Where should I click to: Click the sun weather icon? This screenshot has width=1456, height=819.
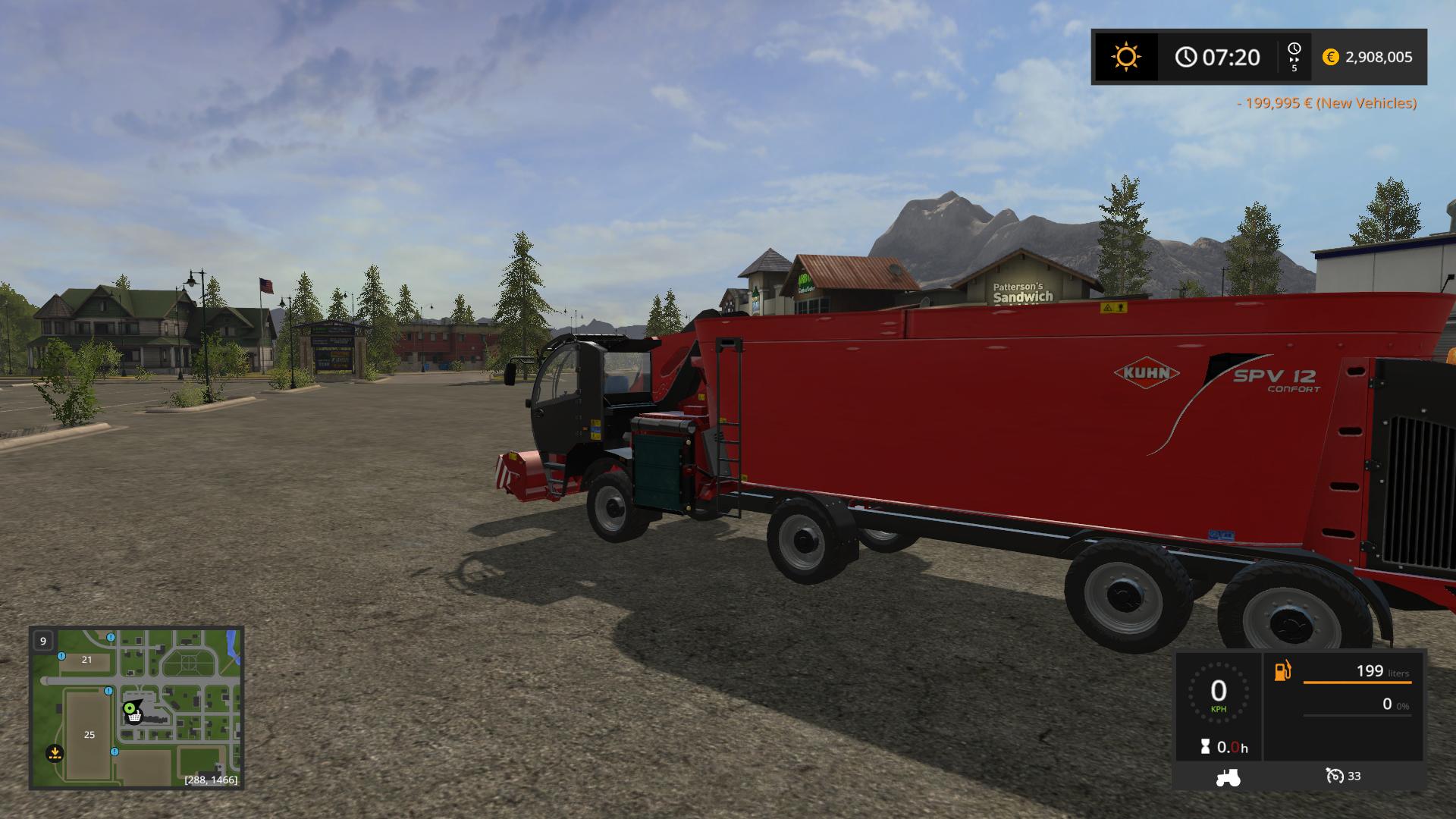pyautogui.click(x=1125, y=57)
